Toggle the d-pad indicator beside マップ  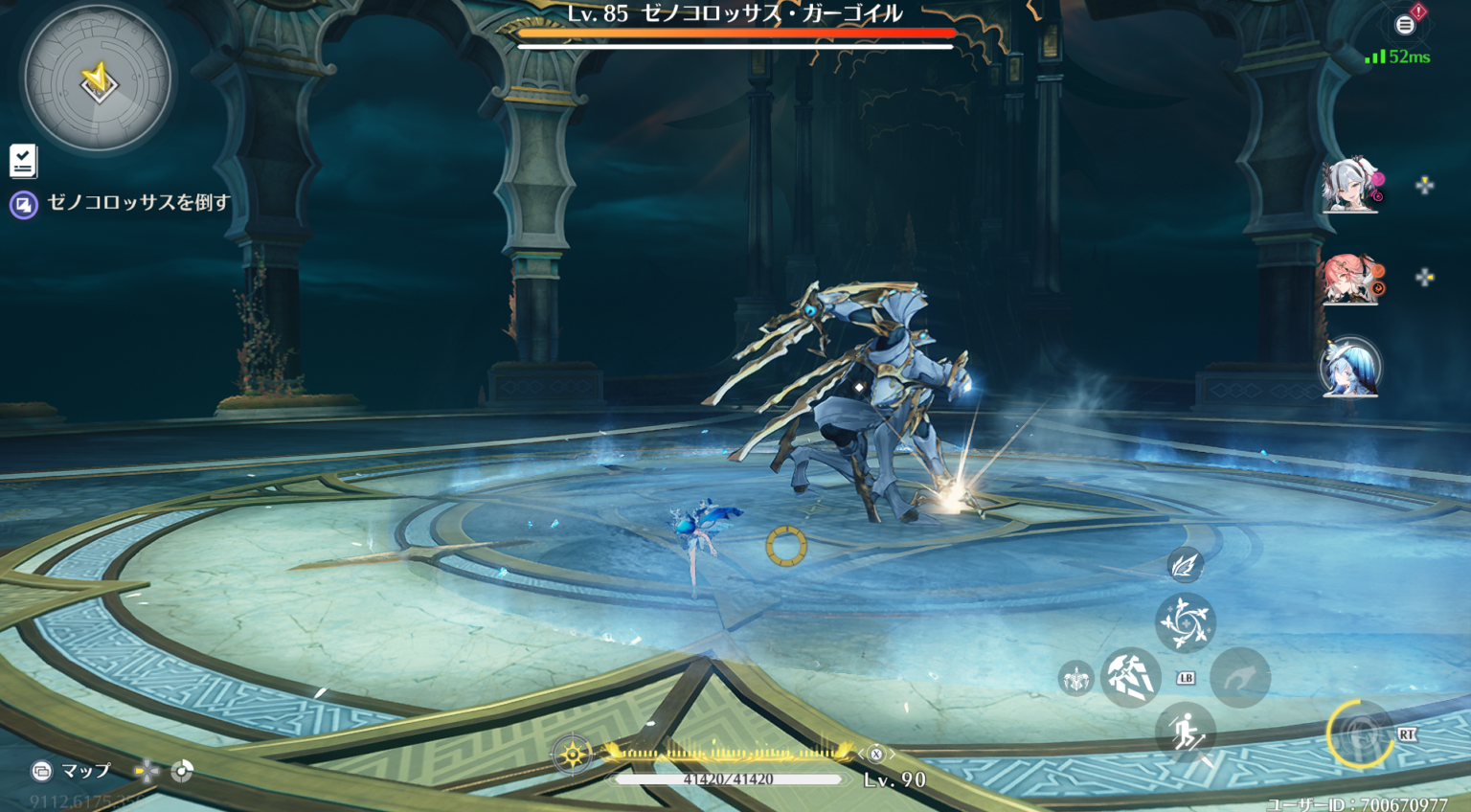pos(146,769)
